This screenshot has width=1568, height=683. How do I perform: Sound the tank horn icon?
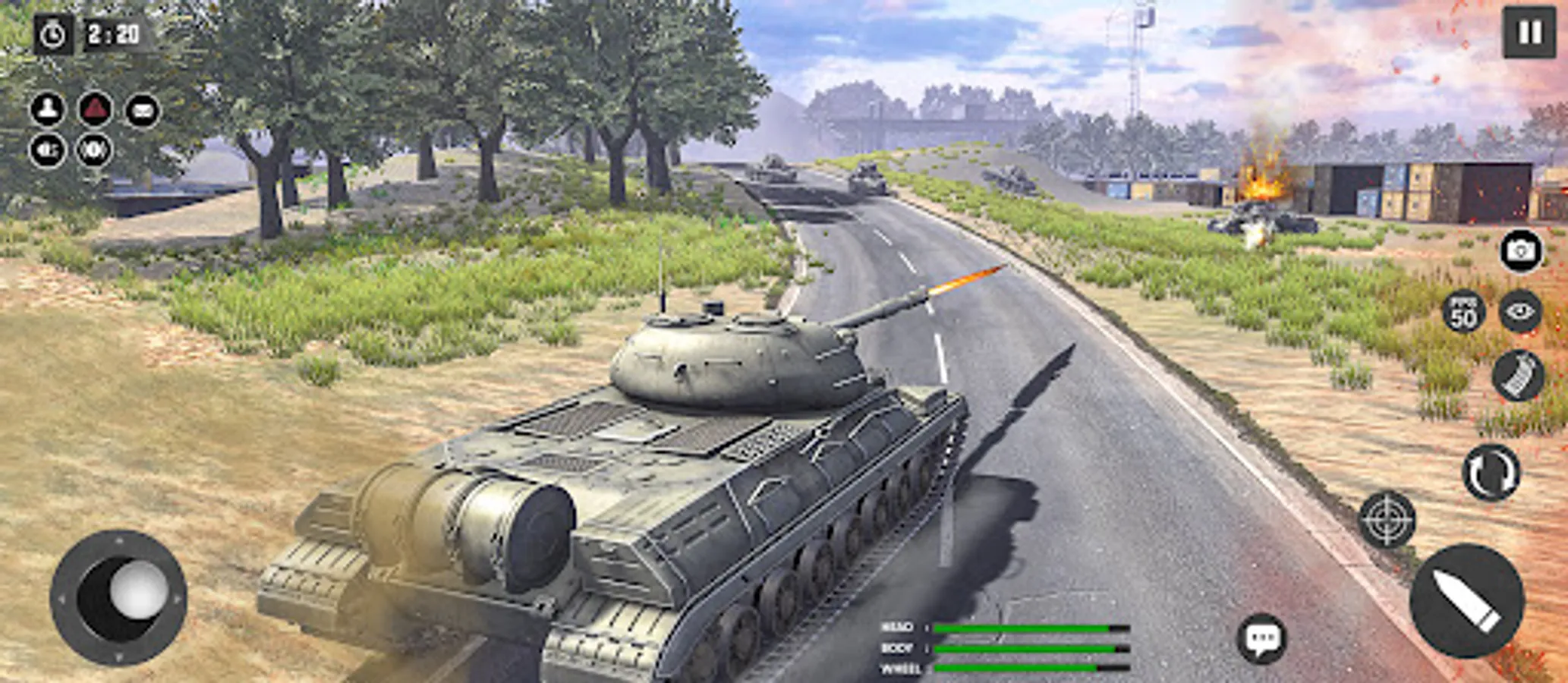(x=93, y=150)
